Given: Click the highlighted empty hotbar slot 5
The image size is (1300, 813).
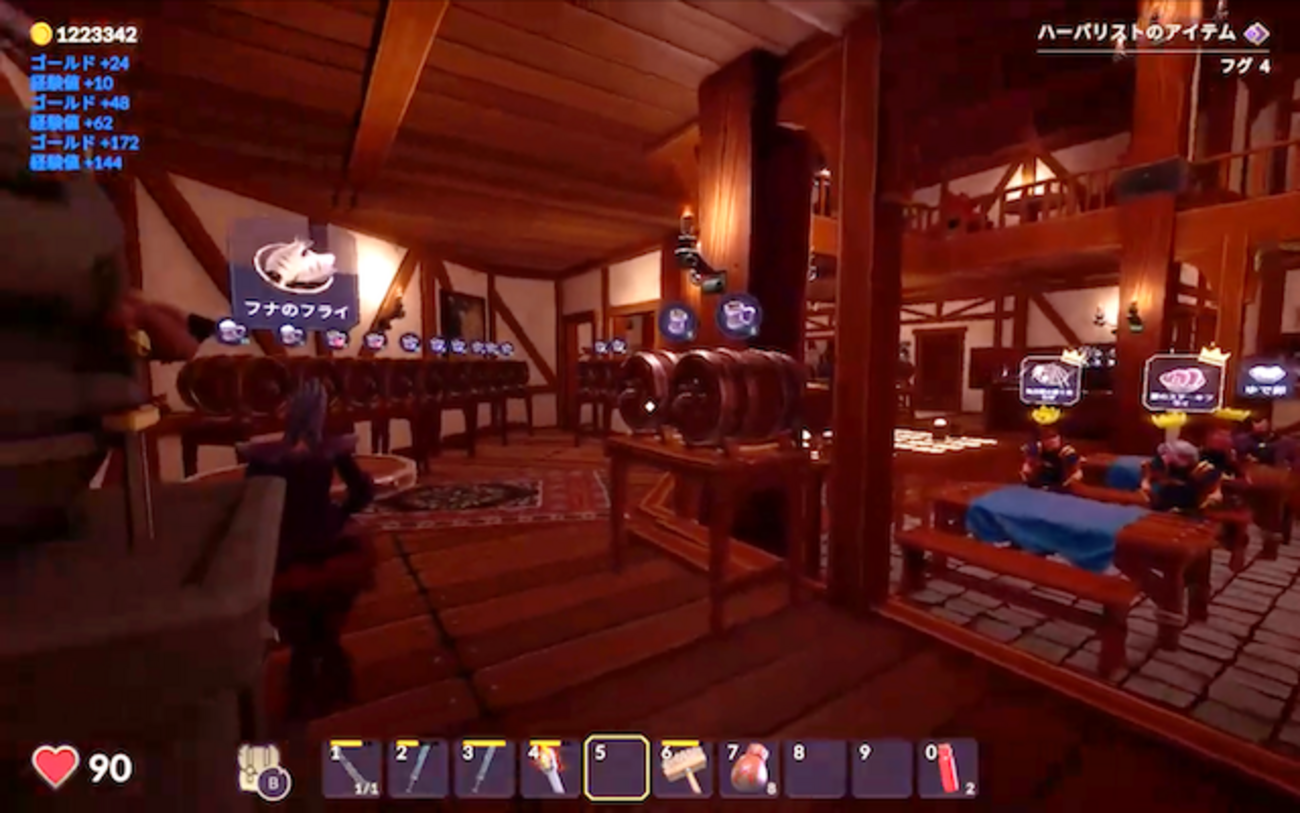Looking at the screenshot, I should [616, 769].
